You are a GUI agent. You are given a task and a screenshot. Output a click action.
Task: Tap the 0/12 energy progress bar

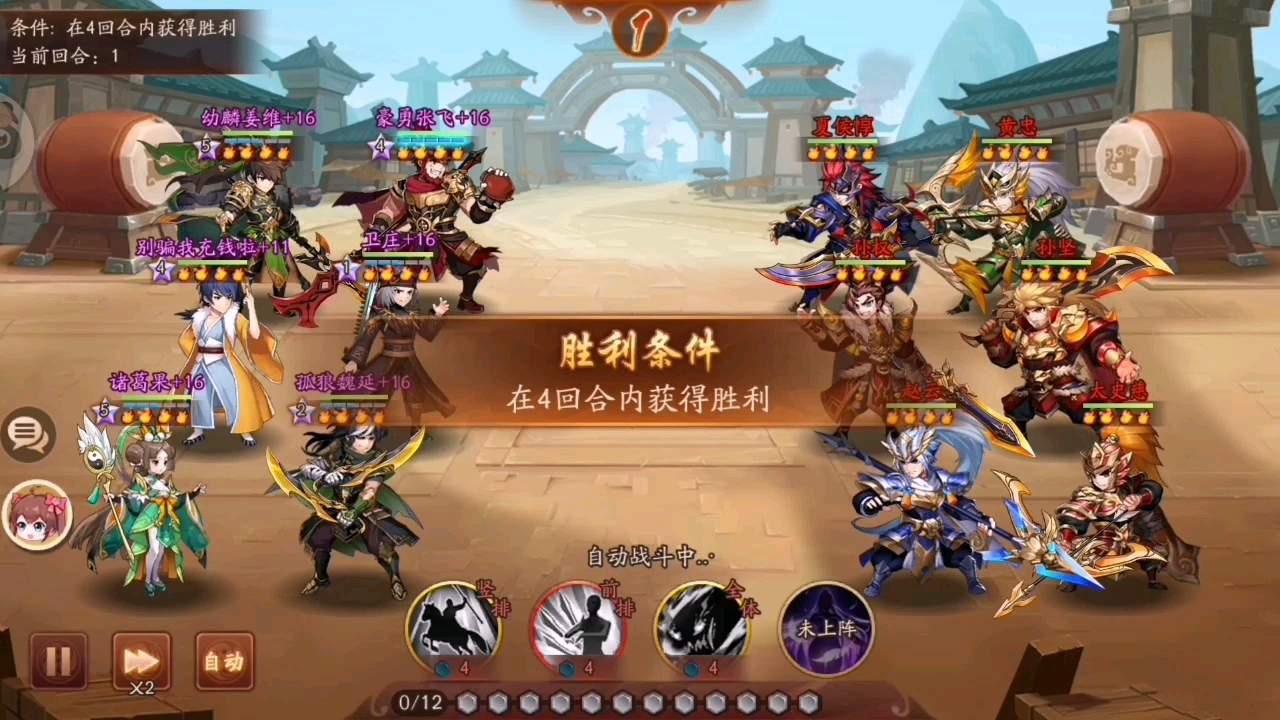(420, 703)
